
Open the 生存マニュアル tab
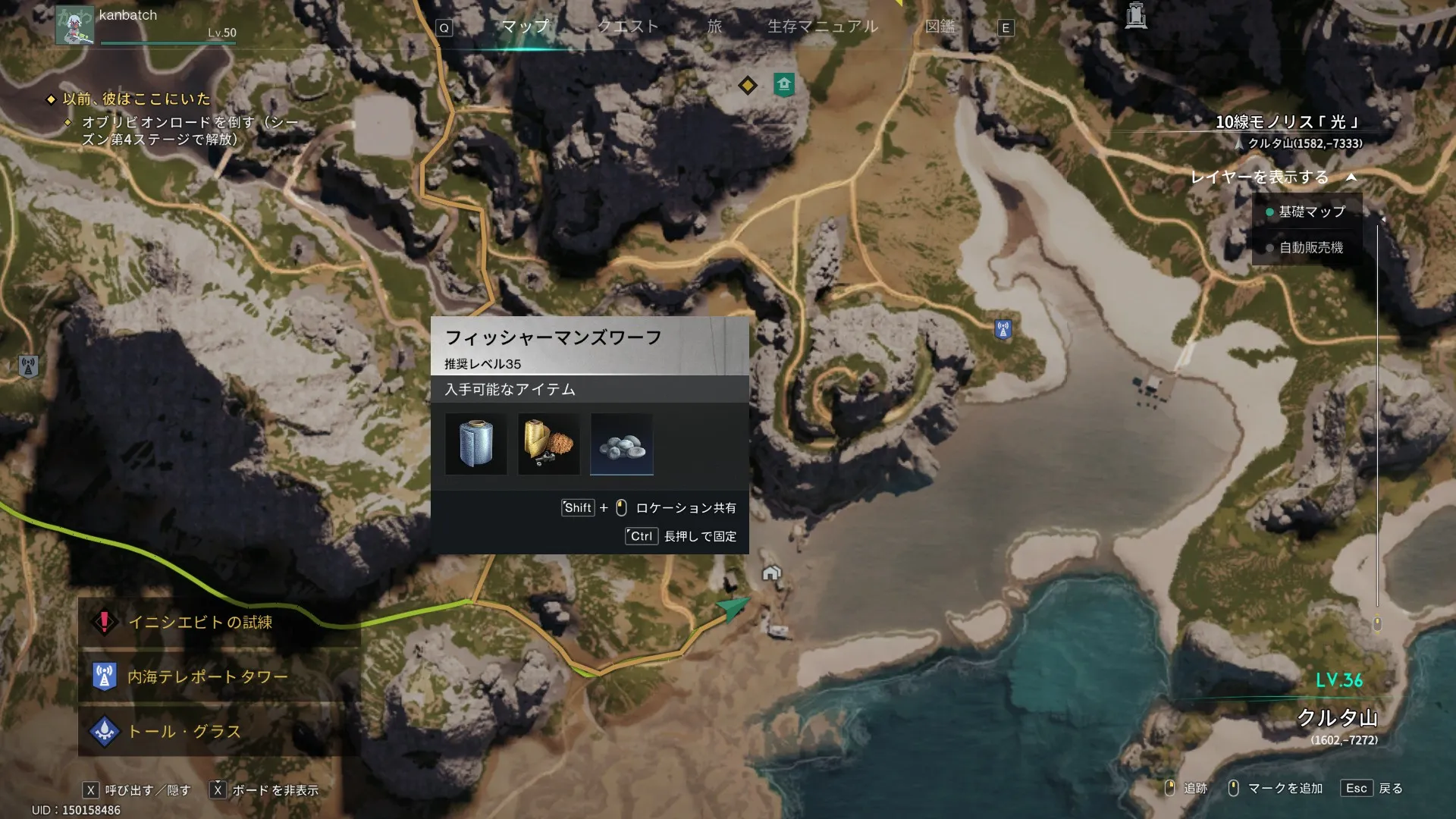point(823,27)
